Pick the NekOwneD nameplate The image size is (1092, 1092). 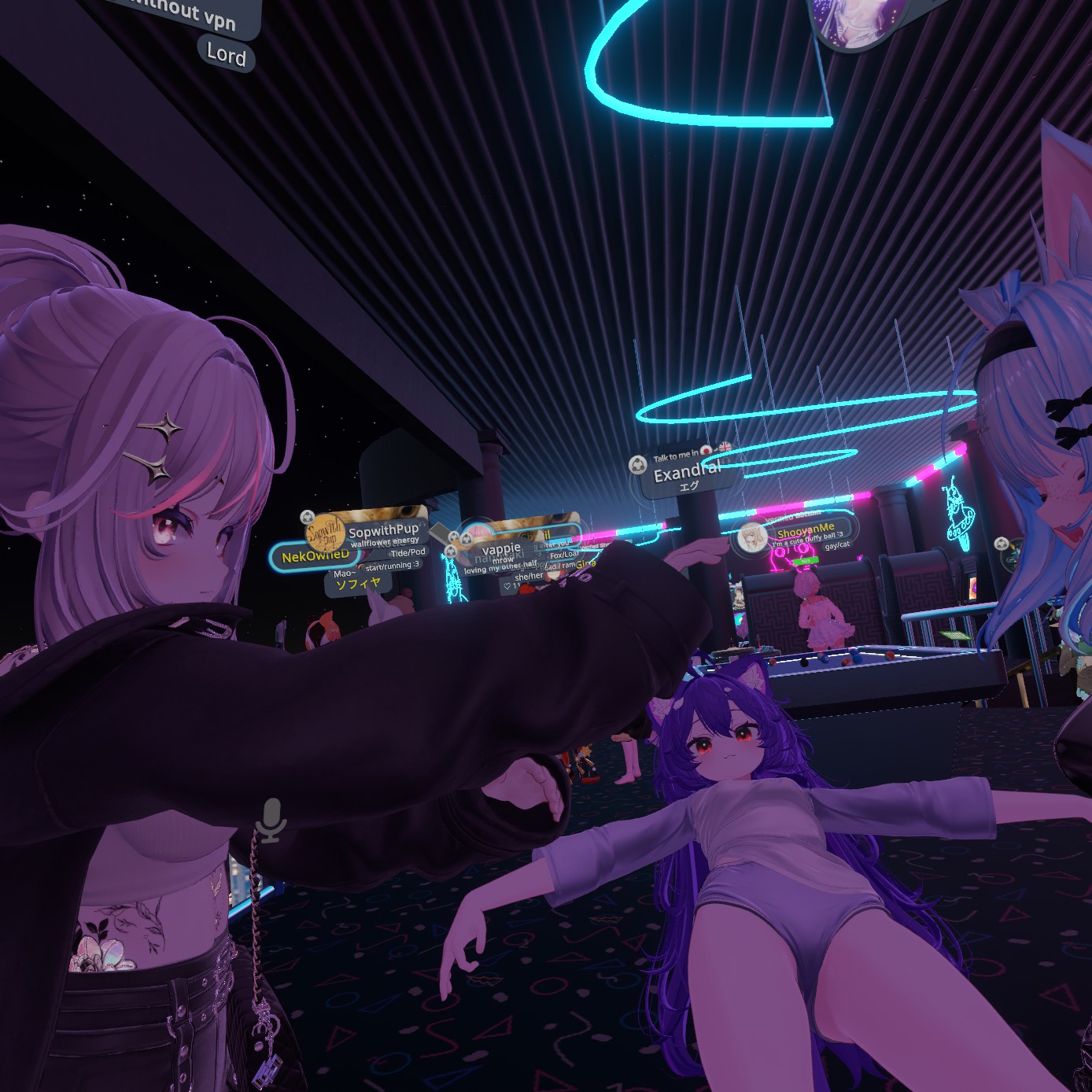(315, 556)
